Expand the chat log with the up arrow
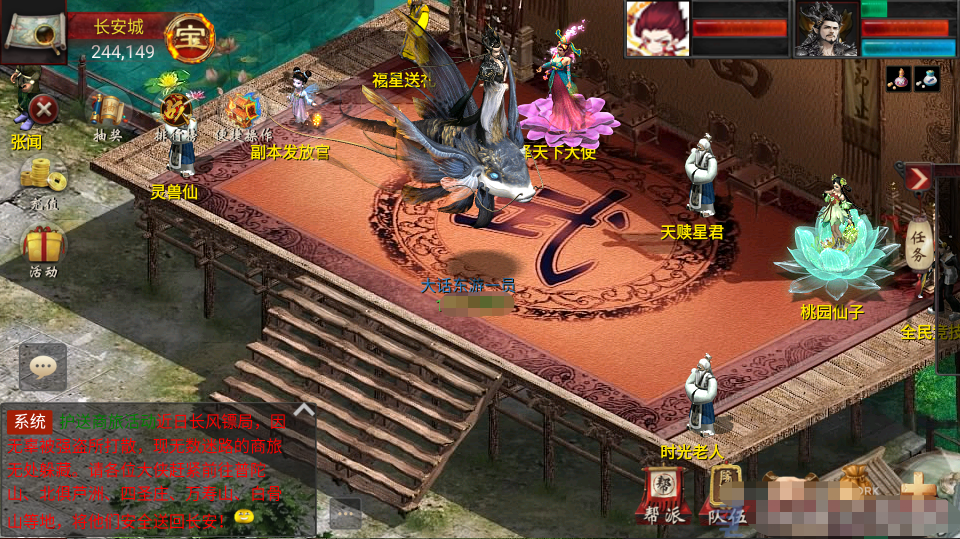Image resolution: width=960 pixels, height=539 pixels. (x=304, y=409)
